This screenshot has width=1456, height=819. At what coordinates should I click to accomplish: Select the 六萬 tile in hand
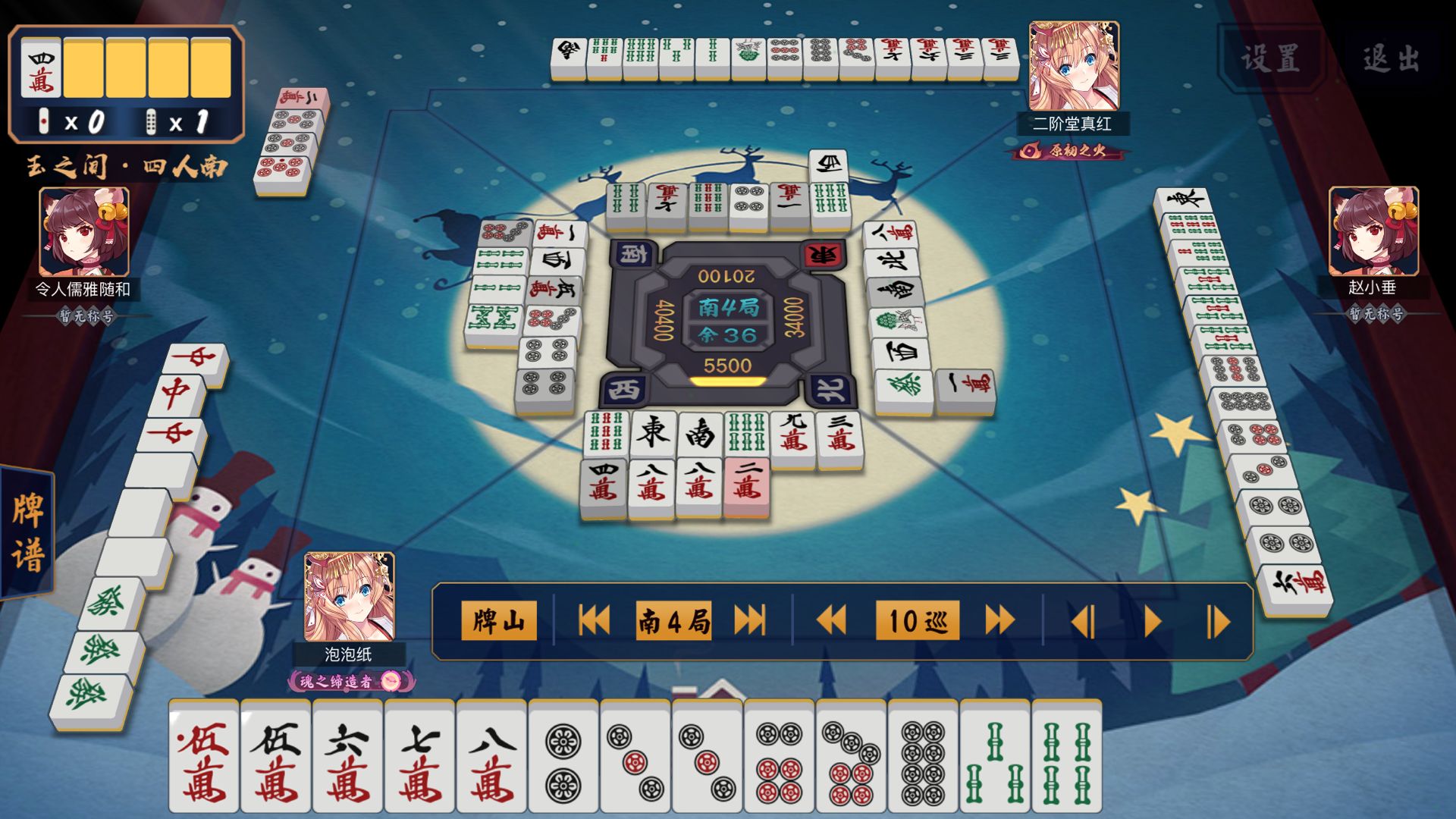[347, 758]
